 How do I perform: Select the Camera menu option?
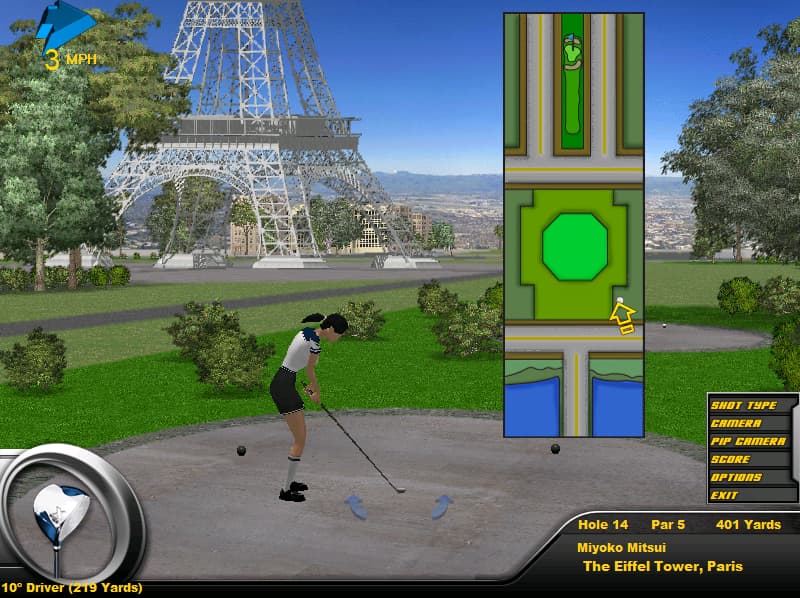pyautogui.click(x=736, y=424)
